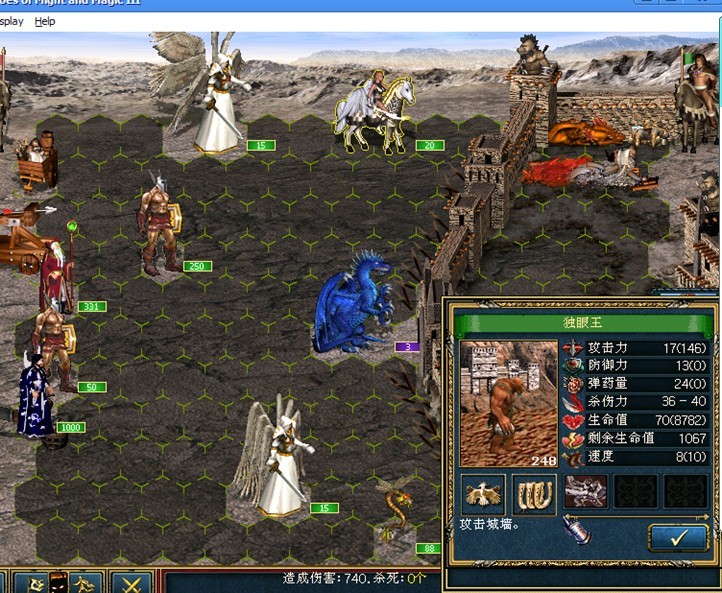Click the golden horseshoes luck icon
Image resolution: width=722 pixels, height=593 pixels.
(534, 493)
